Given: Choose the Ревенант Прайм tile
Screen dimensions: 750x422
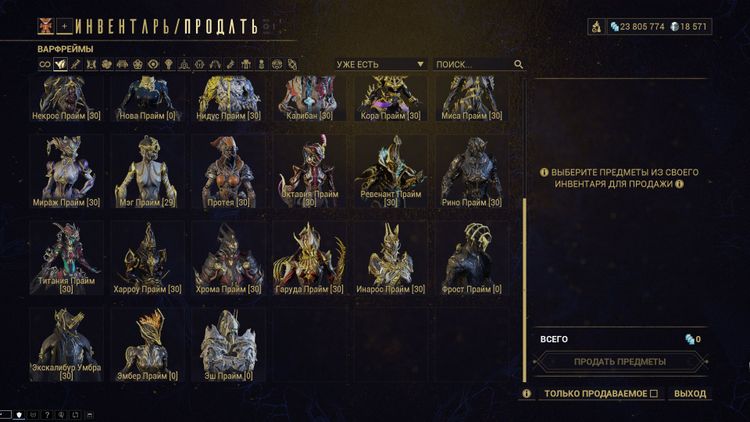Looking at the screenshot, I should click(x=390, y=172).
